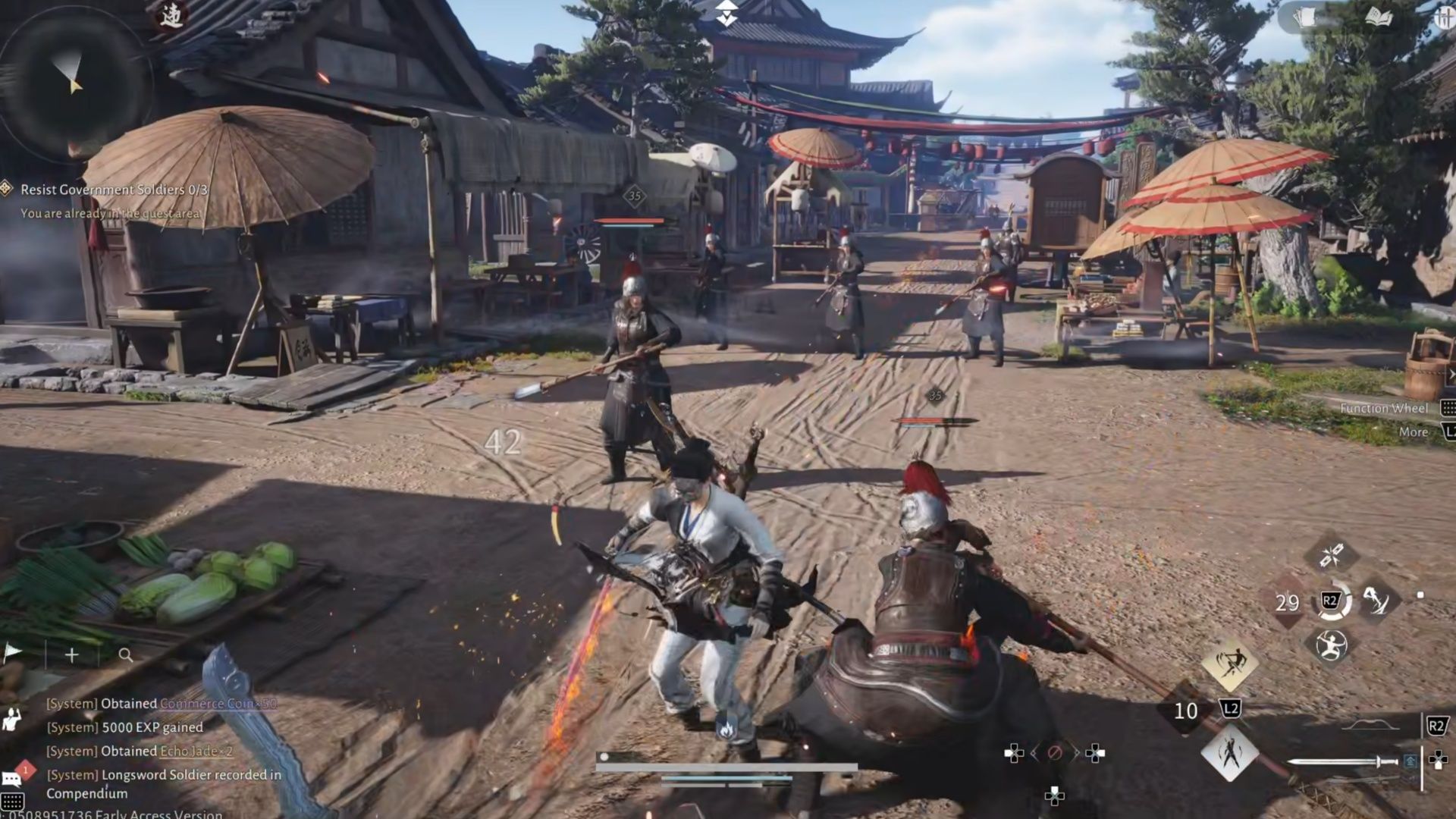Expand More options next to Function Wheel
1456x819 pixels.
(1412, 431)
